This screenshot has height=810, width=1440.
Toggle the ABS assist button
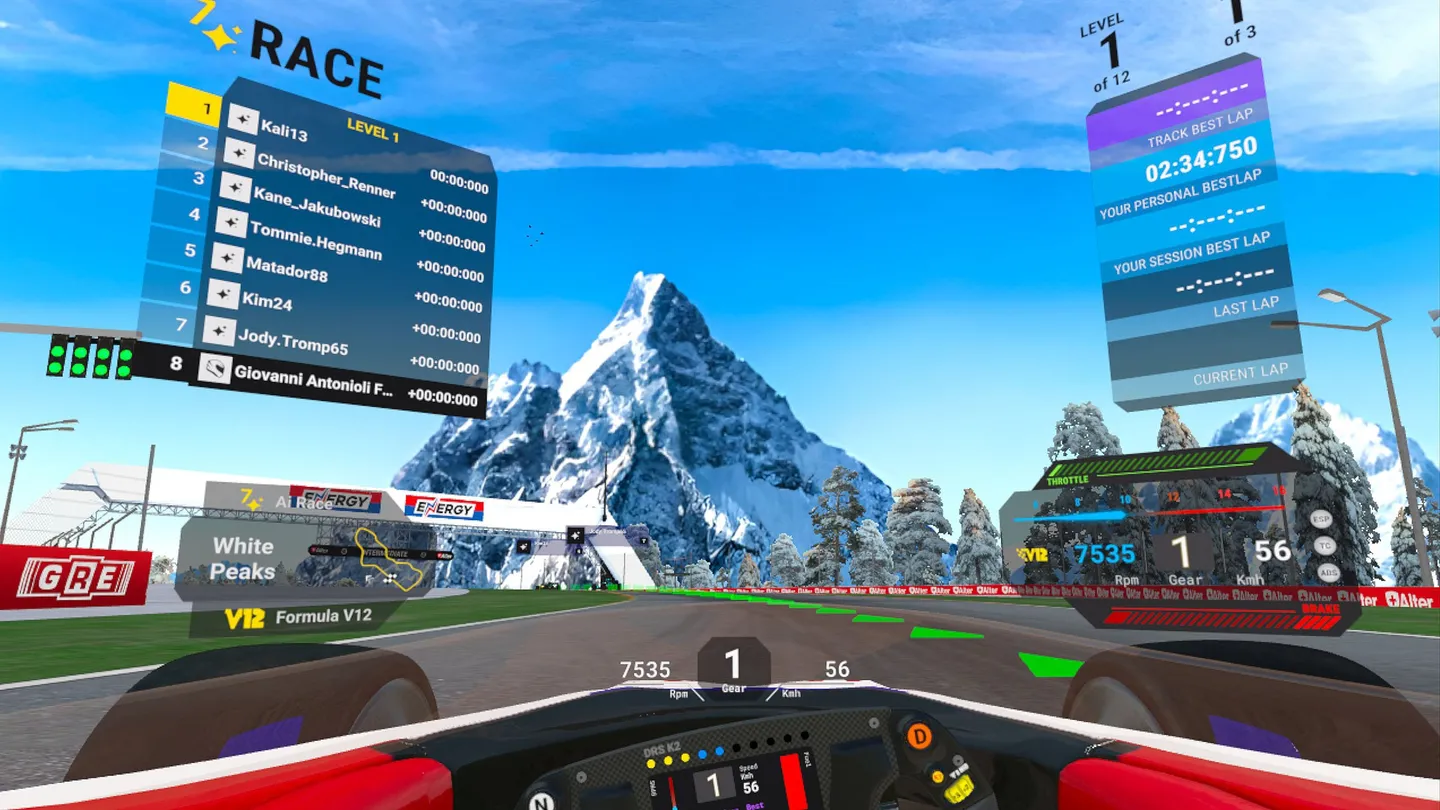click(x=1329, y=574)
